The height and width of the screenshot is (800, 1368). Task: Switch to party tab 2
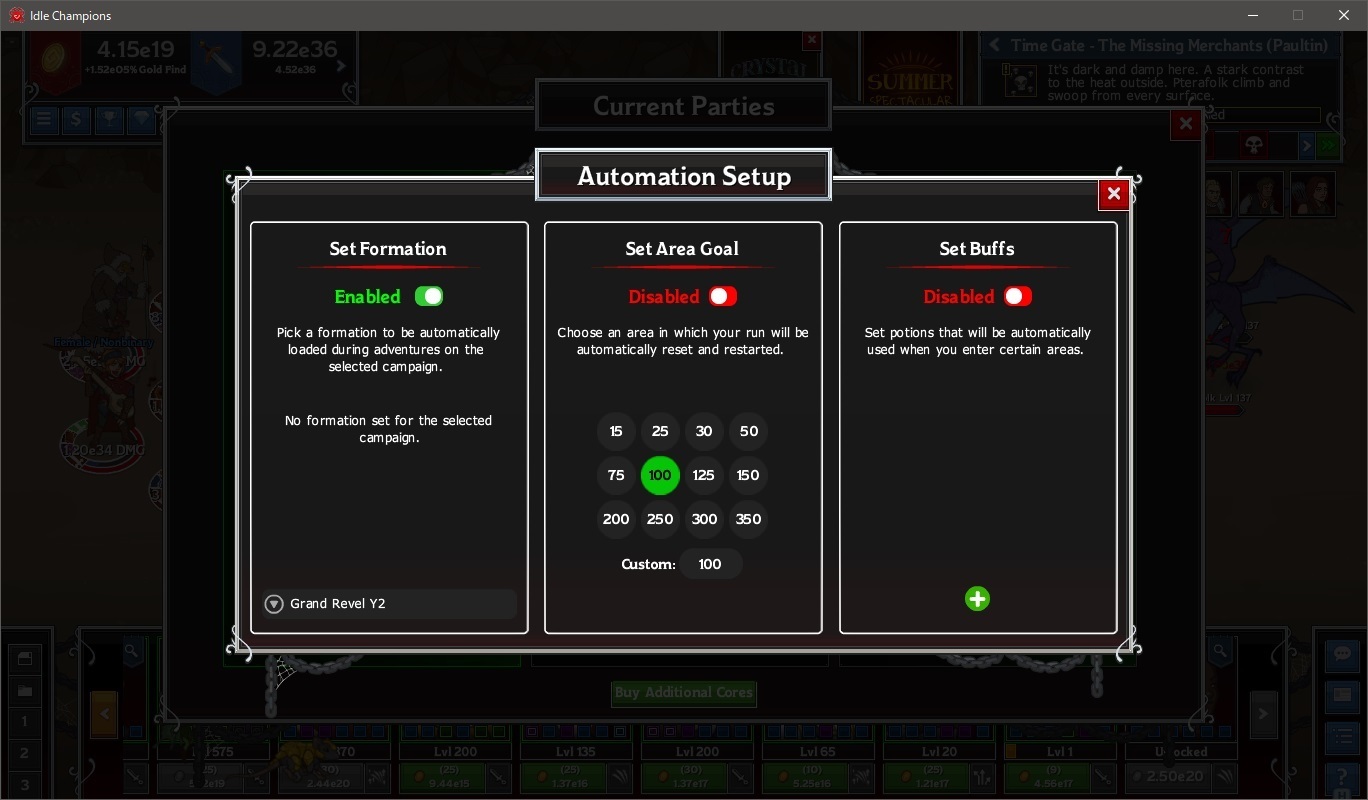click(25, 753)
